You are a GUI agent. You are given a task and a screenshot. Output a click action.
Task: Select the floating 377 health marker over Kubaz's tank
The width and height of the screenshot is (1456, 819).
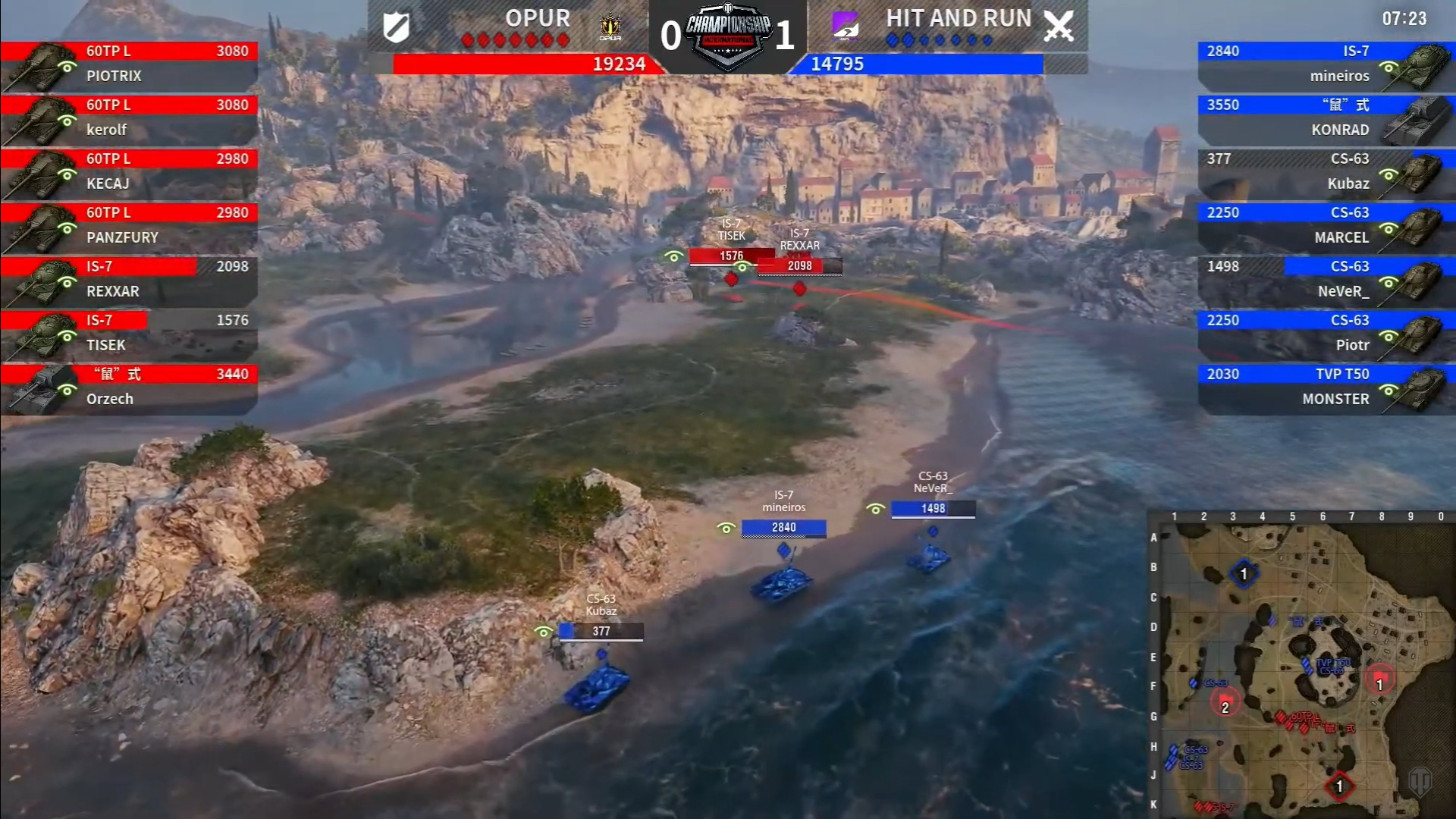(x=601, y=631)
